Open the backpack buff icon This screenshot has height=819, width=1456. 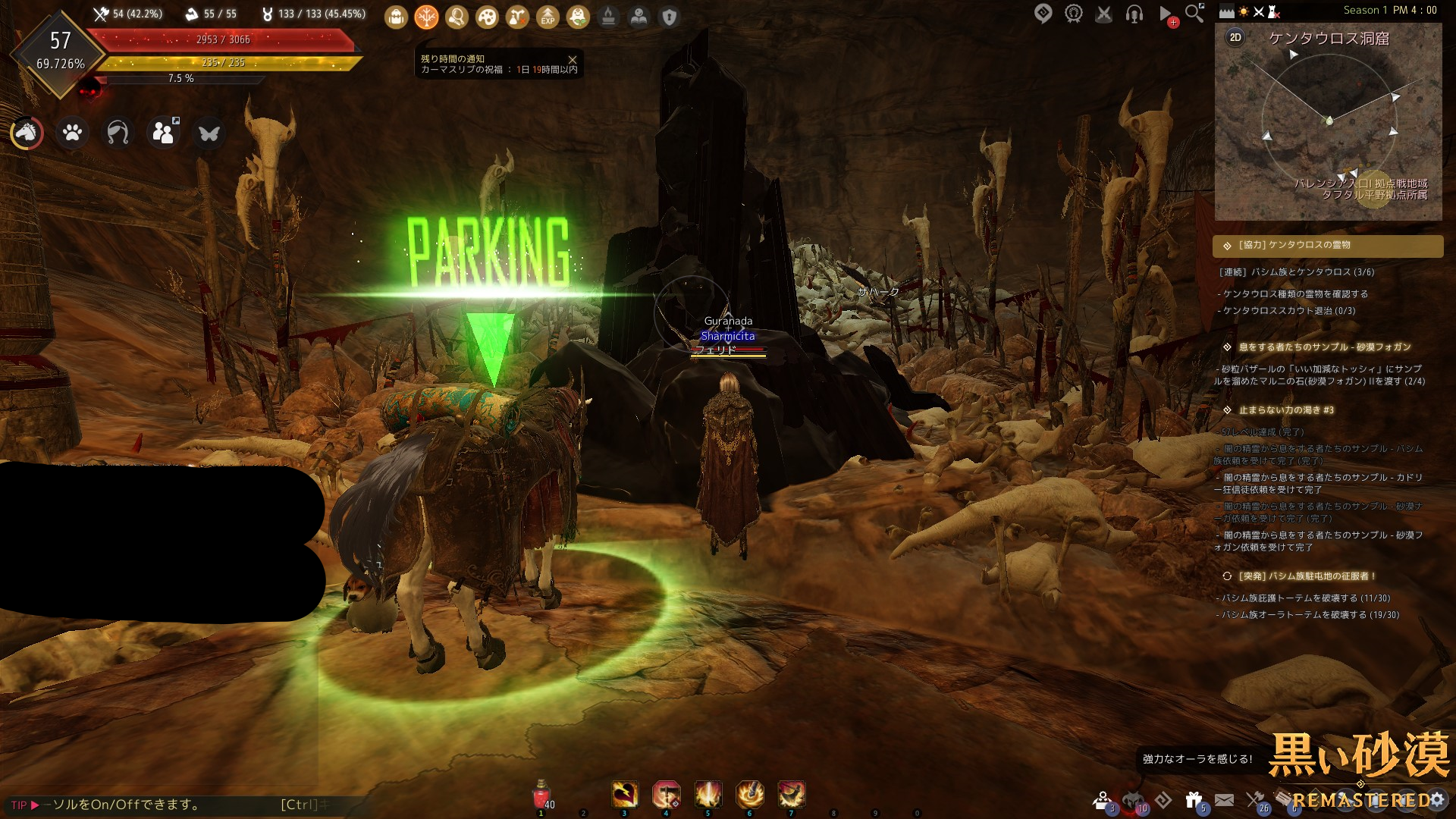(396, 17)
